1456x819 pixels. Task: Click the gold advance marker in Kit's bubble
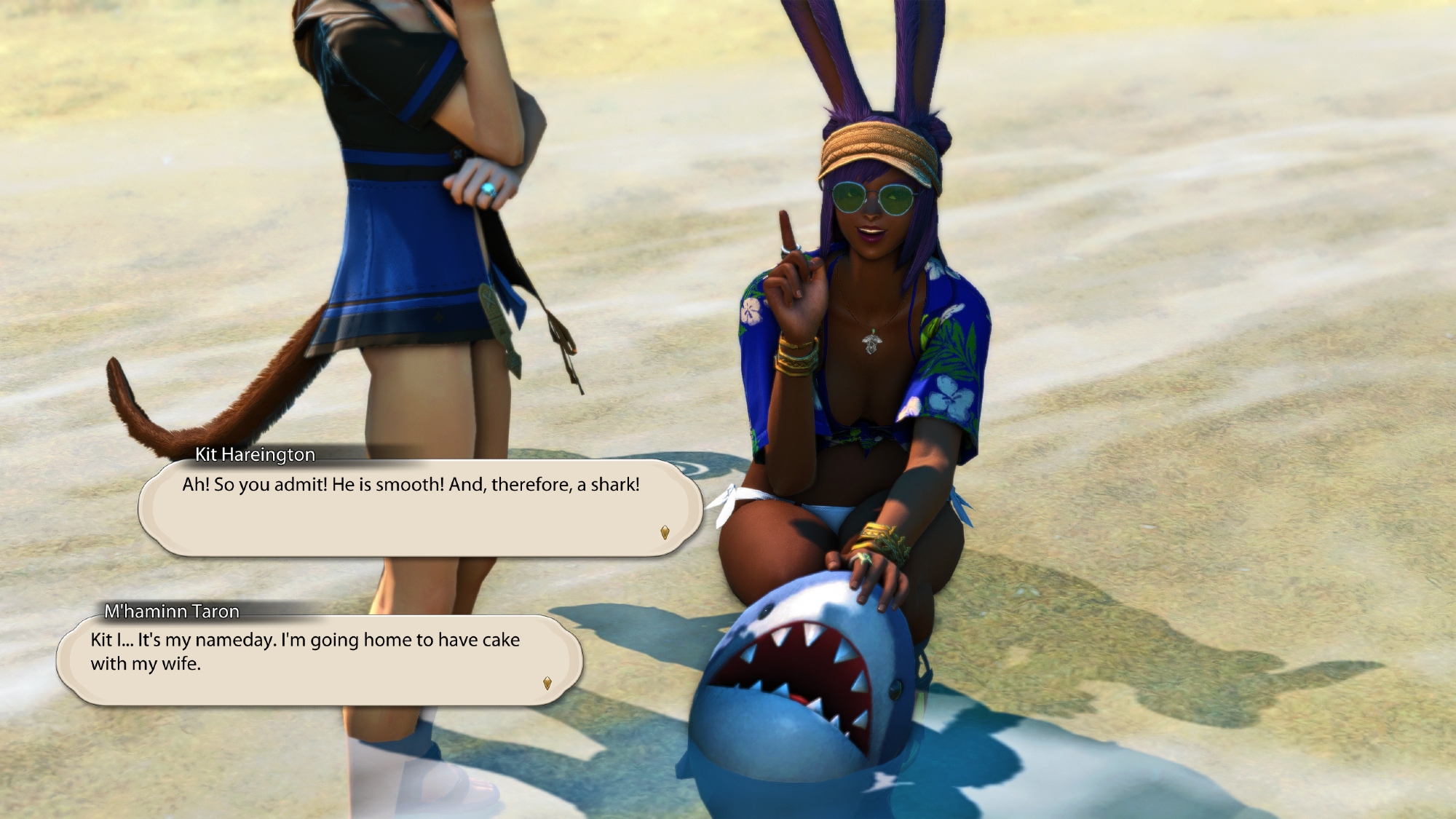[665, 532]
